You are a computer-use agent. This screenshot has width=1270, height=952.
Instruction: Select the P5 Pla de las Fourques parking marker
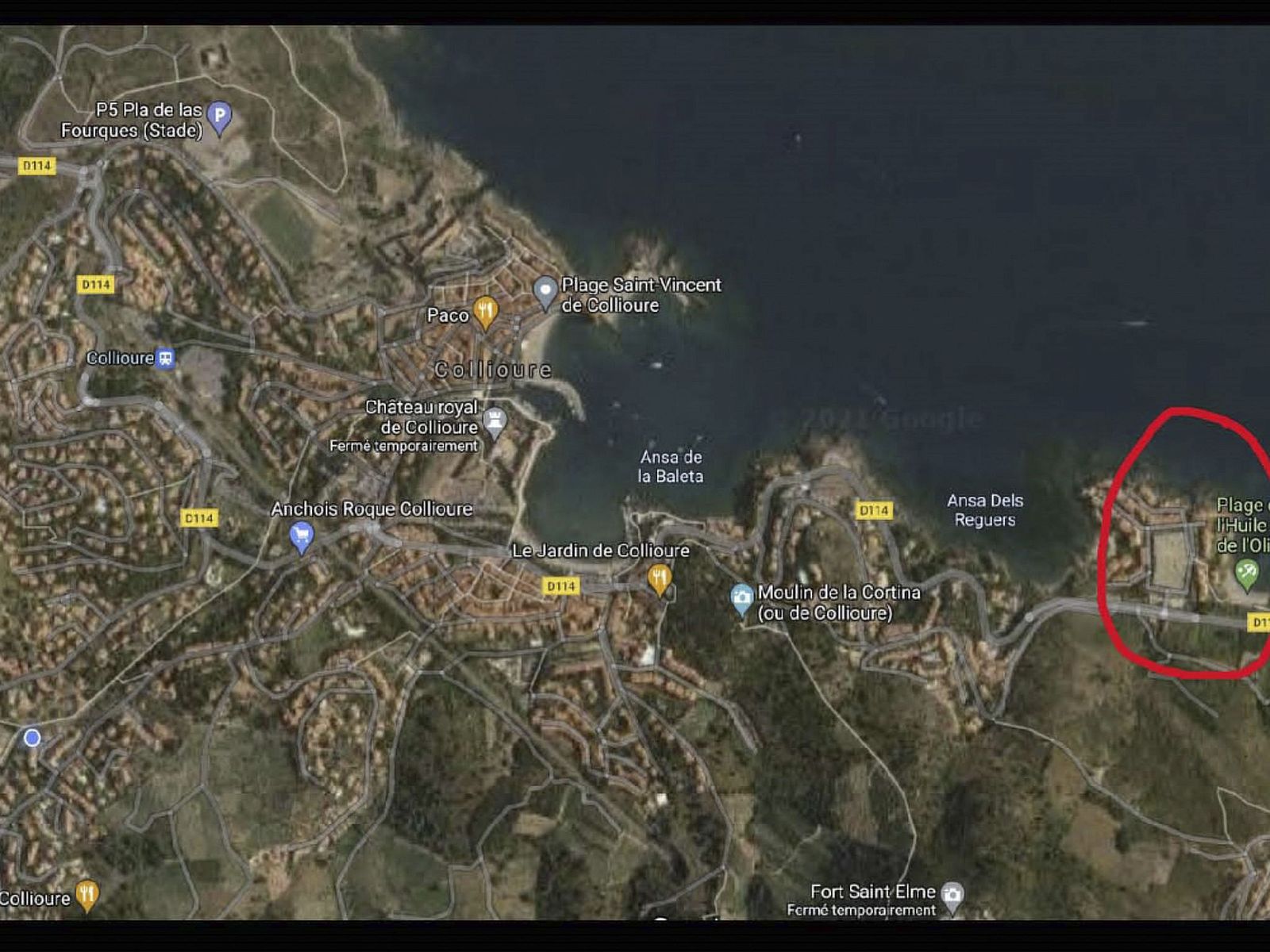click(x=220, y=117)
